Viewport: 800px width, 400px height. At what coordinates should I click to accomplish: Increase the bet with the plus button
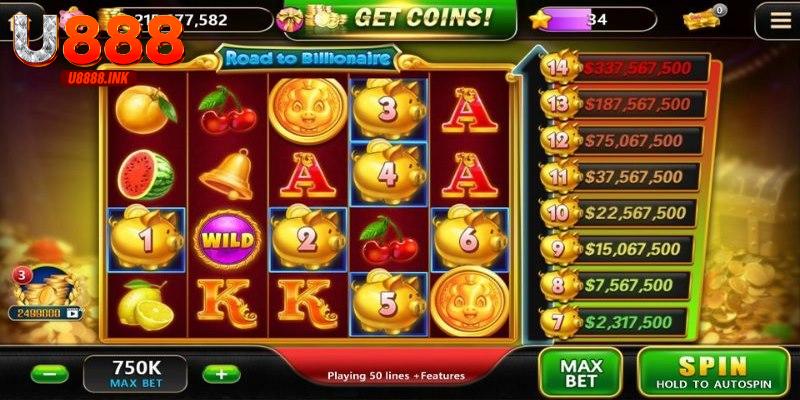point(221,374)
